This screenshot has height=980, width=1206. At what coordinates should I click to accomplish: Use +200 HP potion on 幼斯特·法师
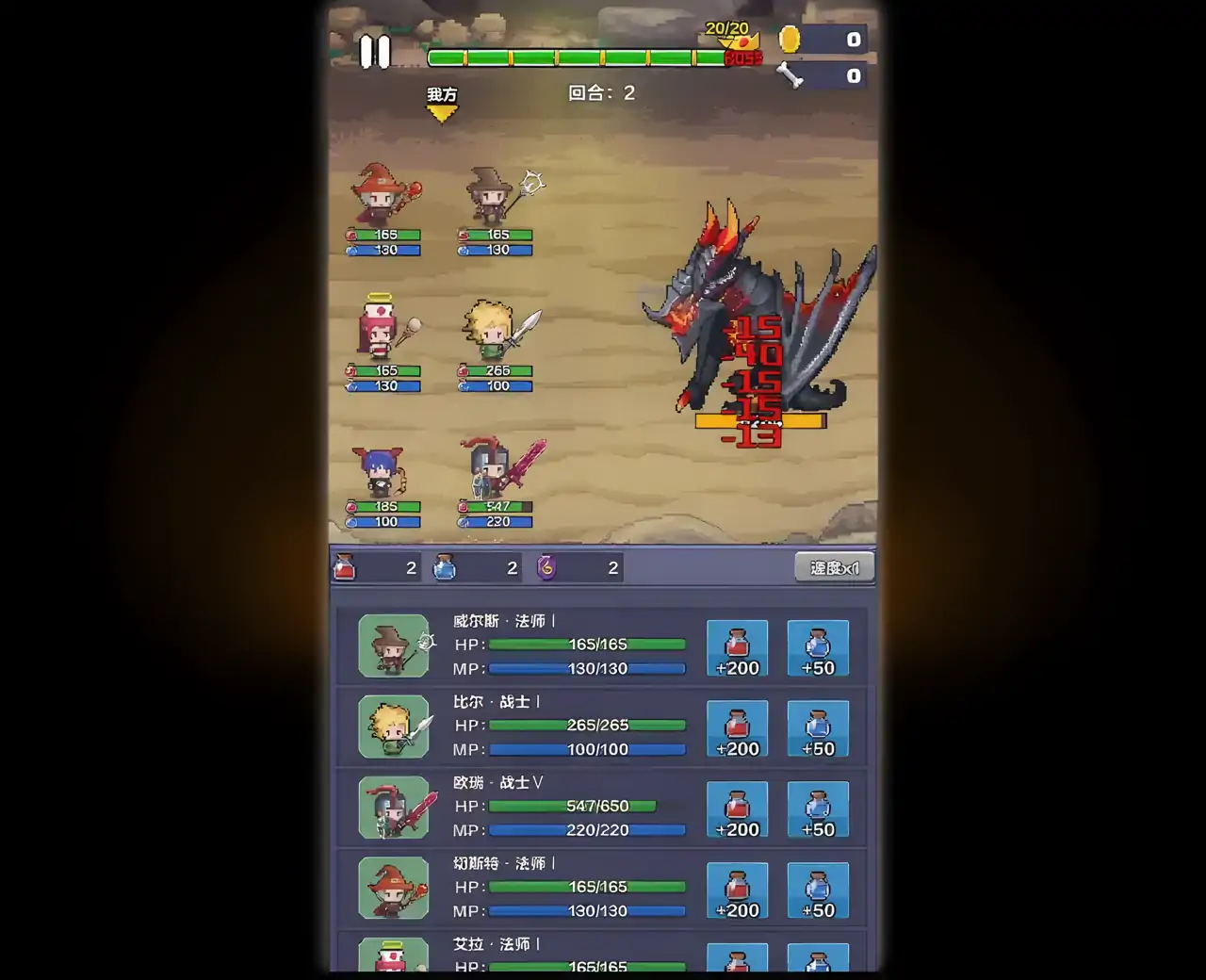click(x=738, y=890)
